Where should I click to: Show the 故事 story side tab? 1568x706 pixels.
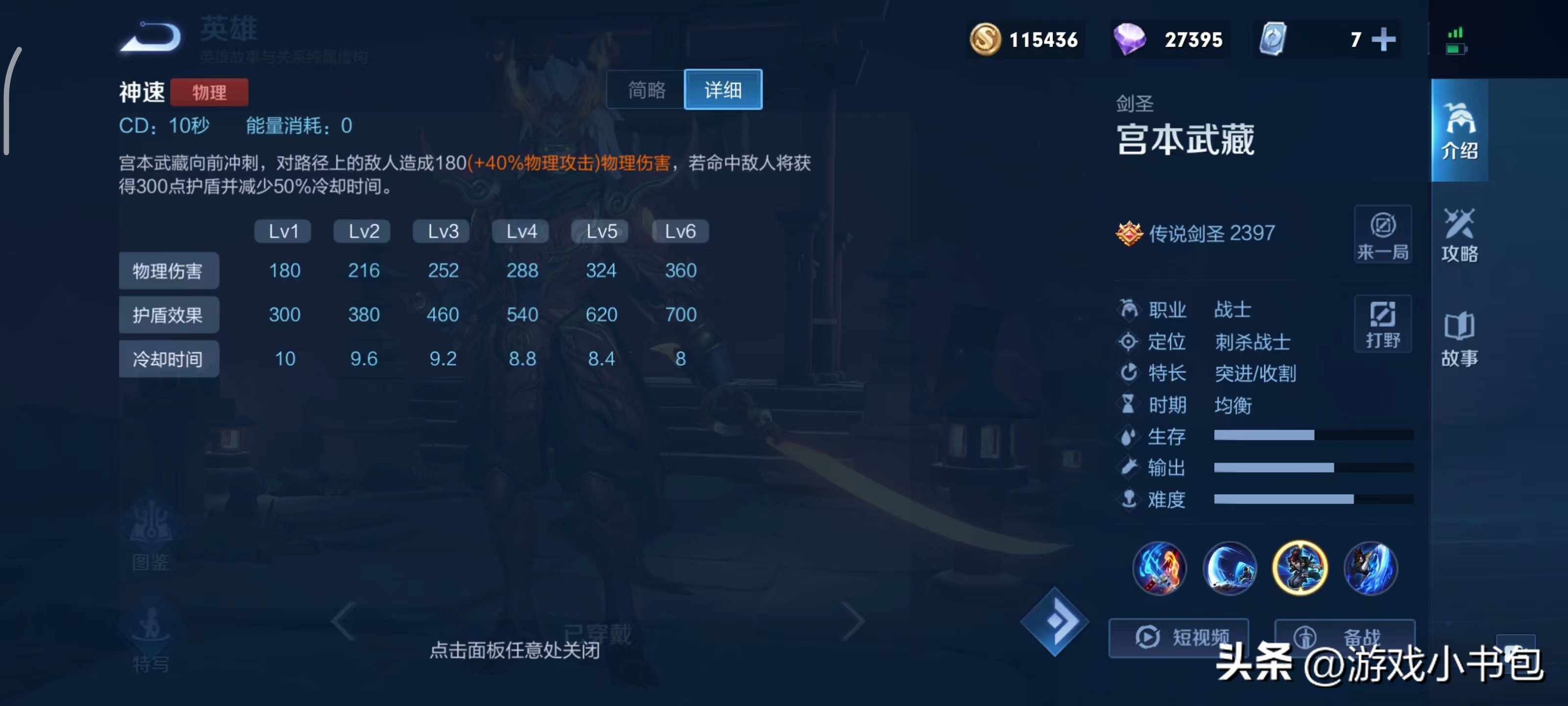tap(1459, 339)
